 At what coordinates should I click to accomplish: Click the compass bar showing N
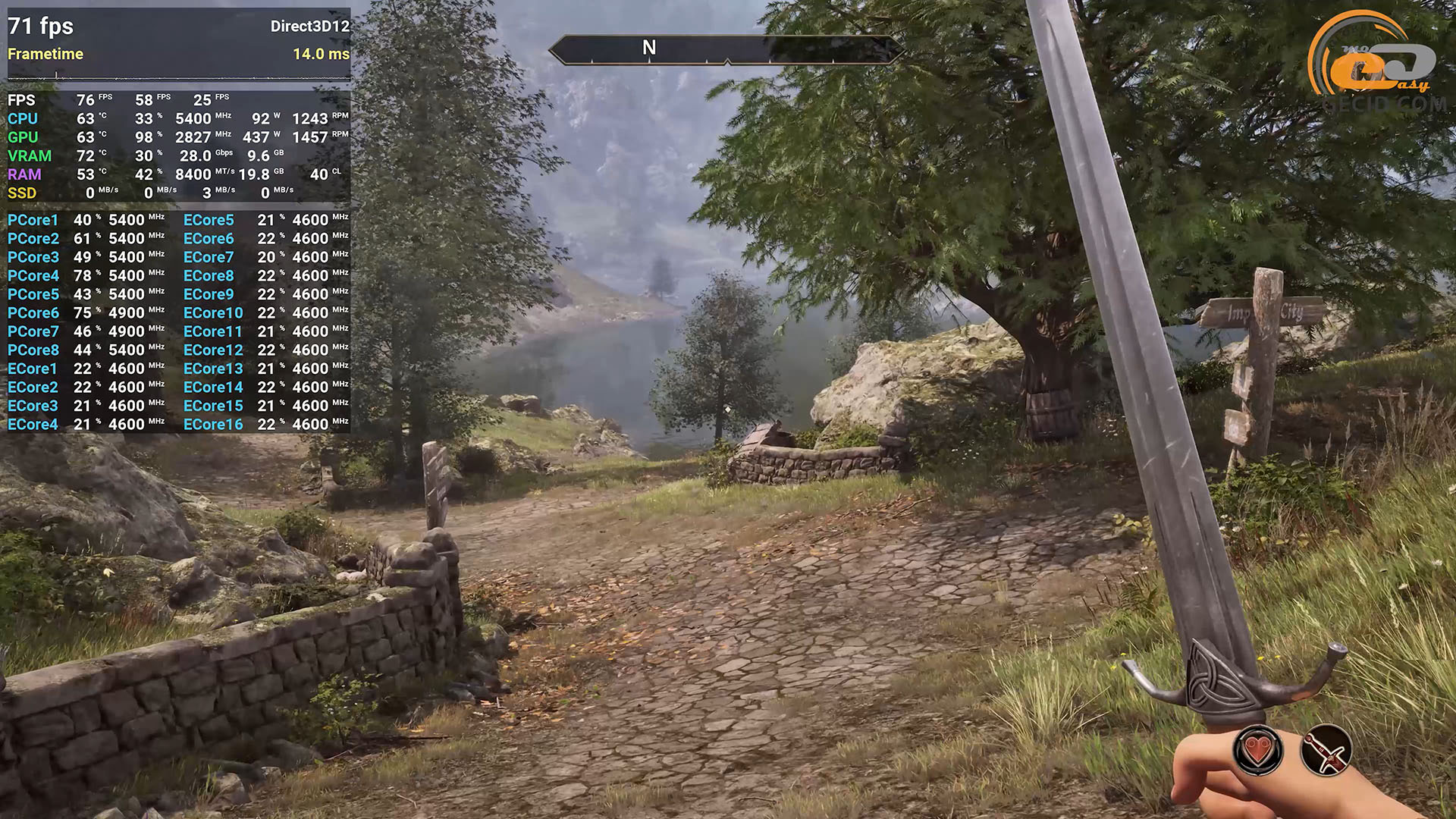pos(726,49)
